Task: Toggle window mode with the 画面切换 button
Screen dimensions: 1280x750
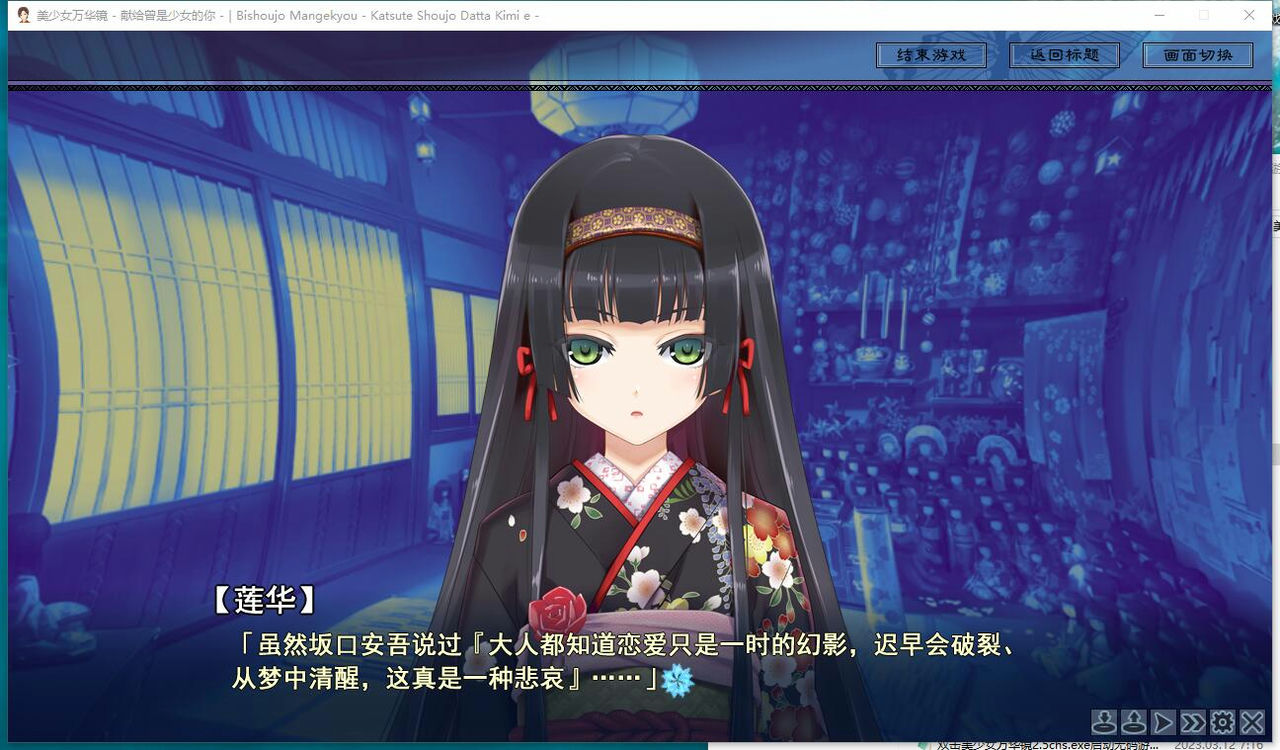Action: coord(1198,55)
